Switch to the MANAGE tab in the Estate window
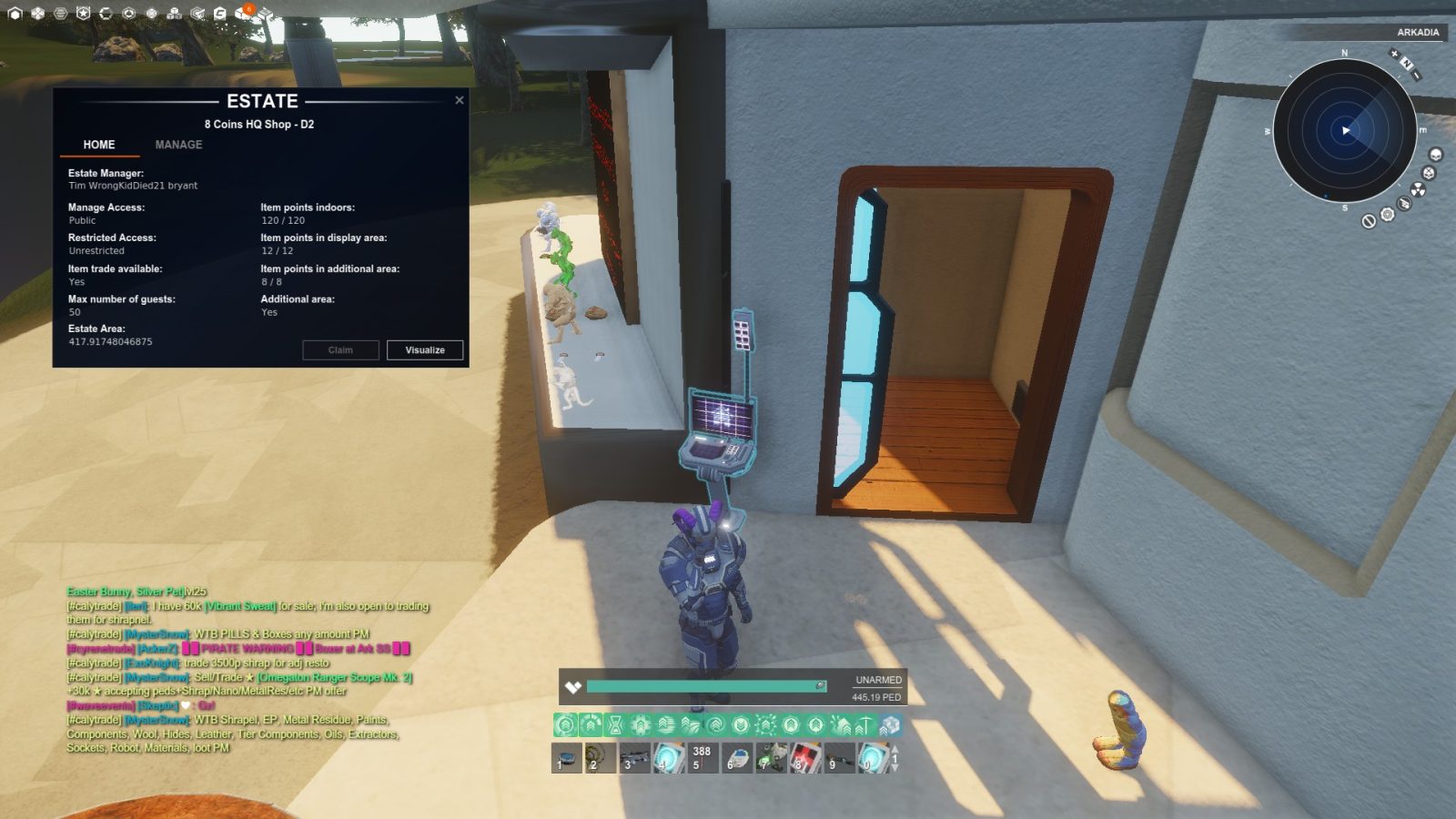Screen dimensions: 1456x819 (178, 145)
